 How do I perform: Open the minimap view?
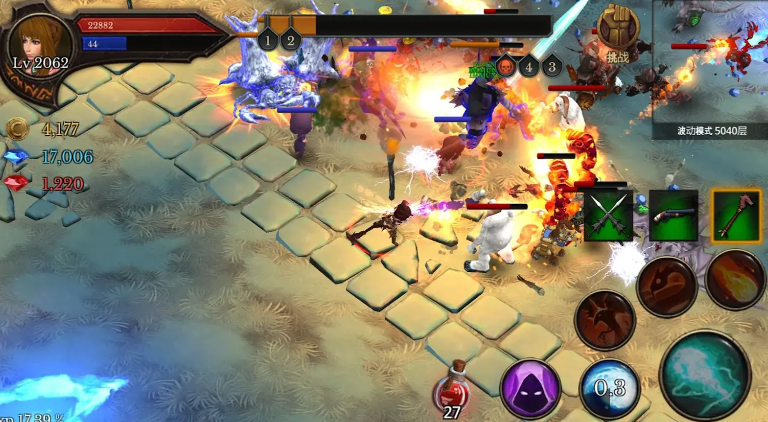[x=710, y=60]
